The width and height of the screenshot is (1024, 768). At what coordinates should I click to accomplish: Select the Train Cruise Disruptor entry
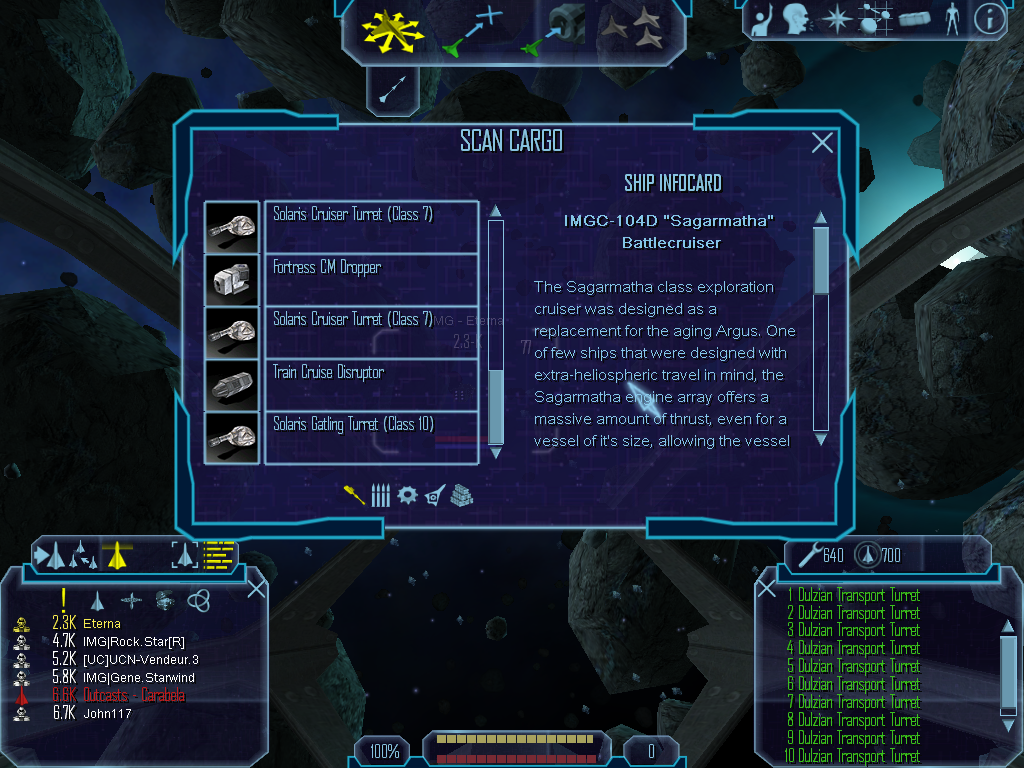pos(371,384)
